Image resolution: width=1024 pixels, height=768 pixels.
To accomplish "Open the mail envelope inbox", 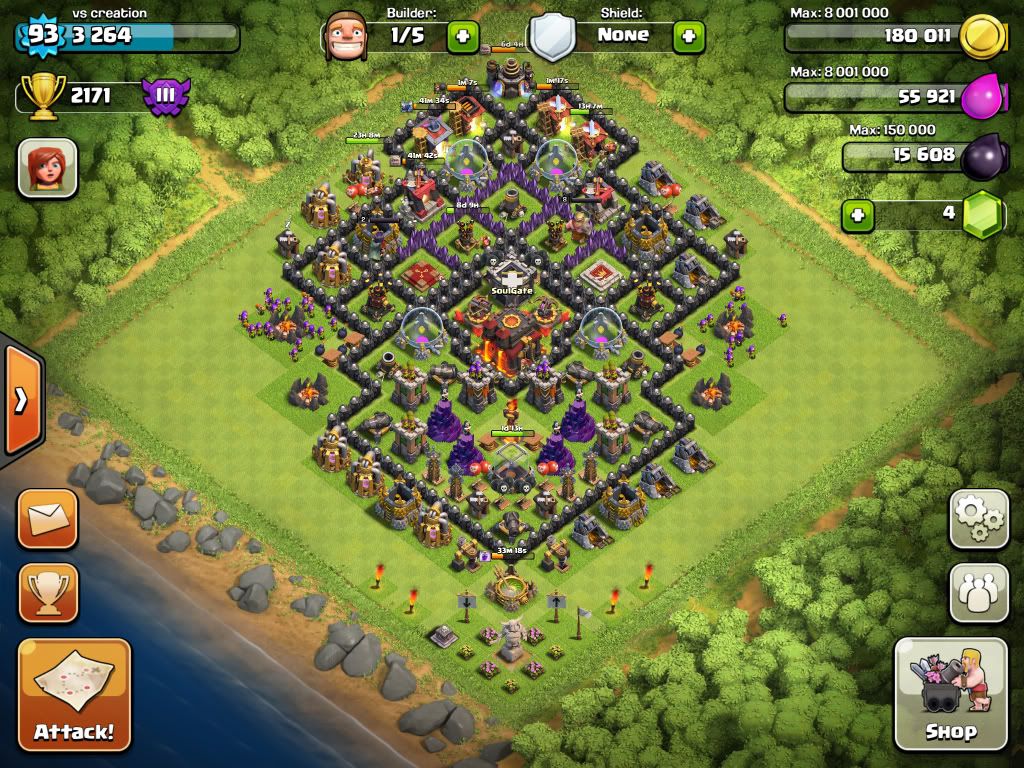I will (47, 519).
